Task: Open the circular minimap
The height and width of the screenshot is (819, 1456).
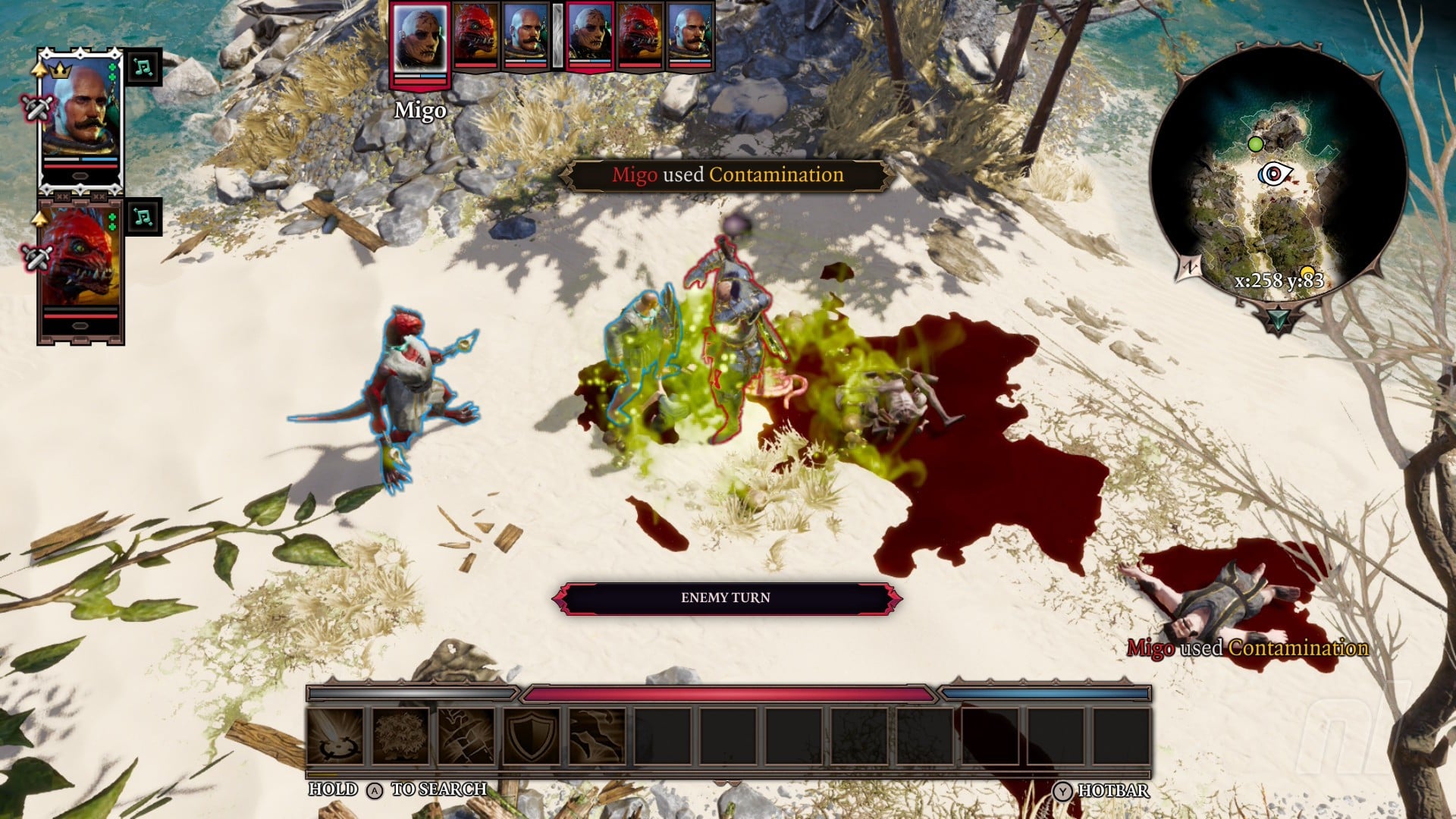Action: point(1278,178)
